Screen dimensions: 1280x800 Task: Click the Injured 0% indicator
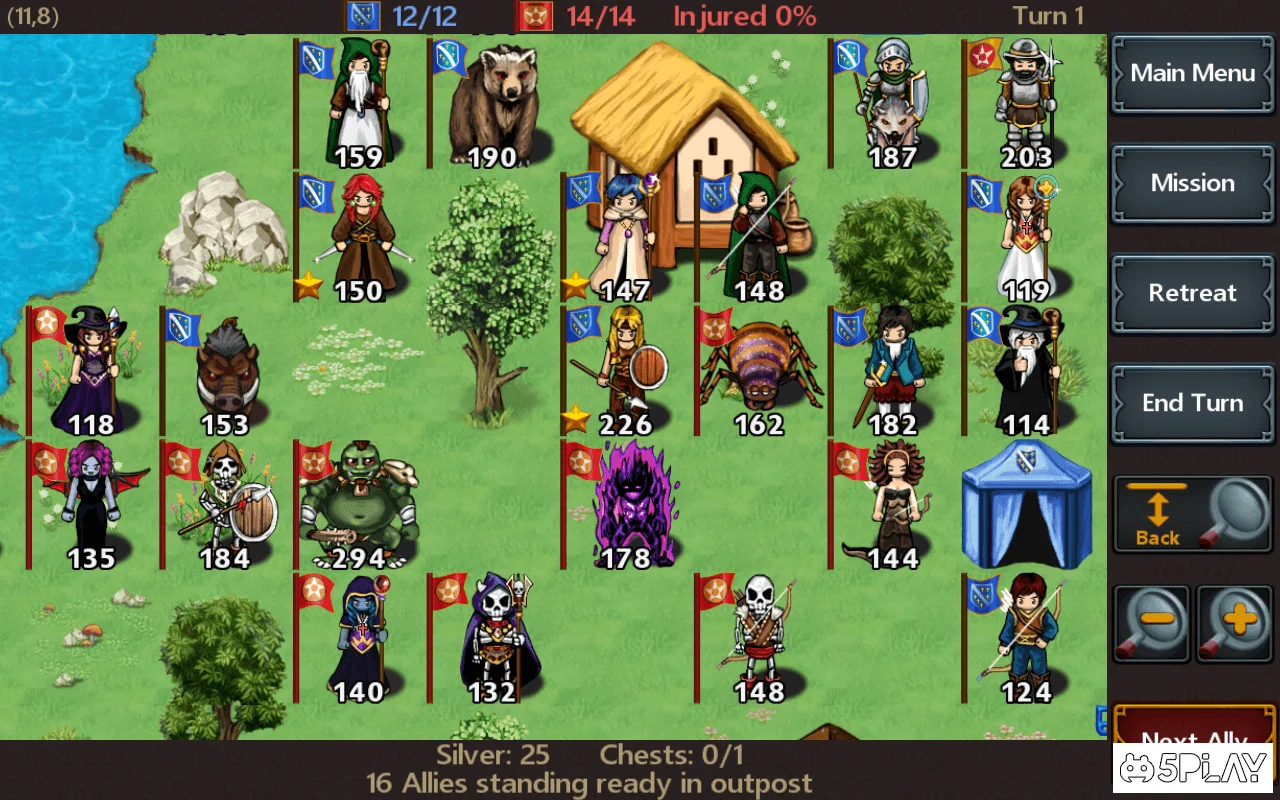coord(743,16)
